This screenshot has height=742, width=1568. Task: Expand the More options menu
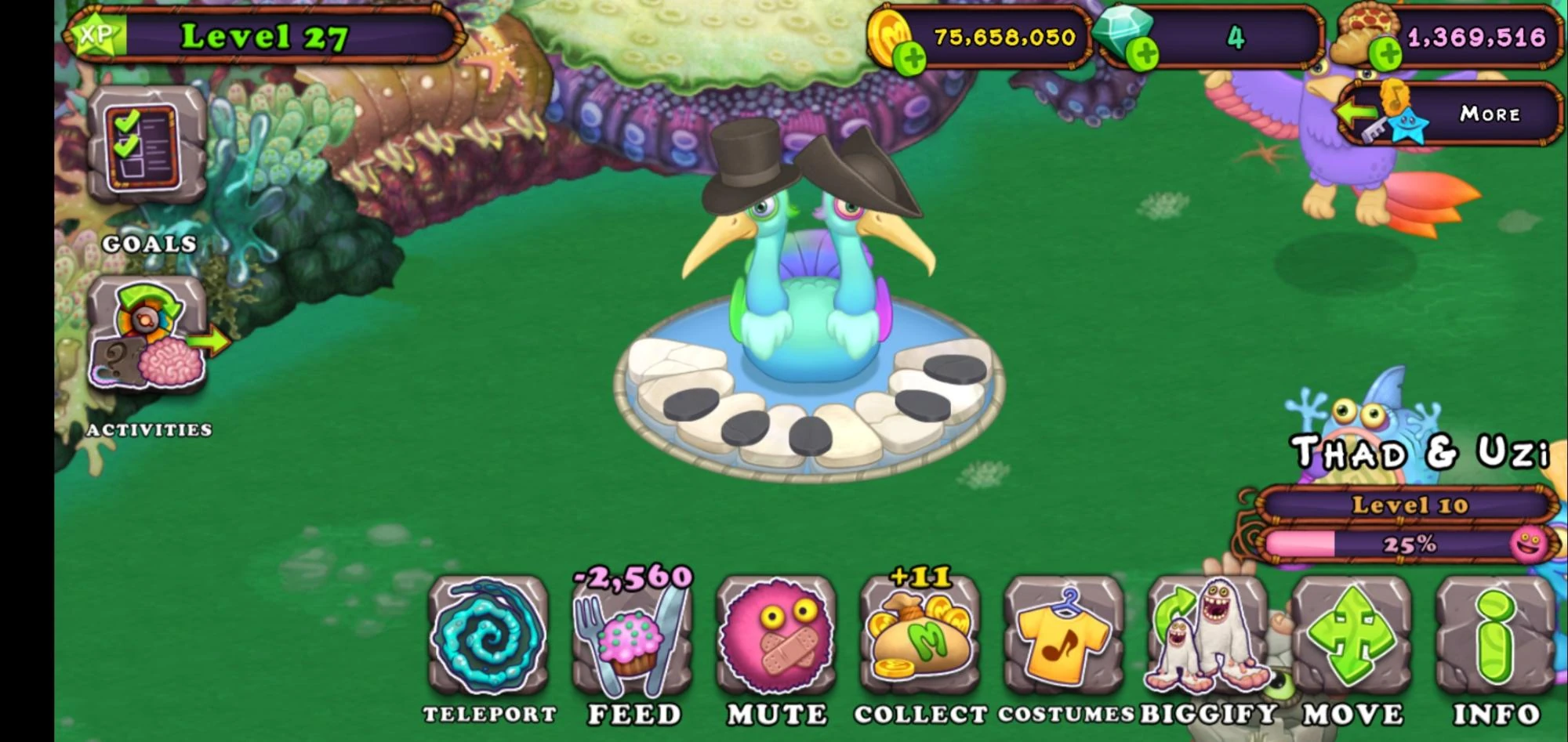(x=1488, y=115)
